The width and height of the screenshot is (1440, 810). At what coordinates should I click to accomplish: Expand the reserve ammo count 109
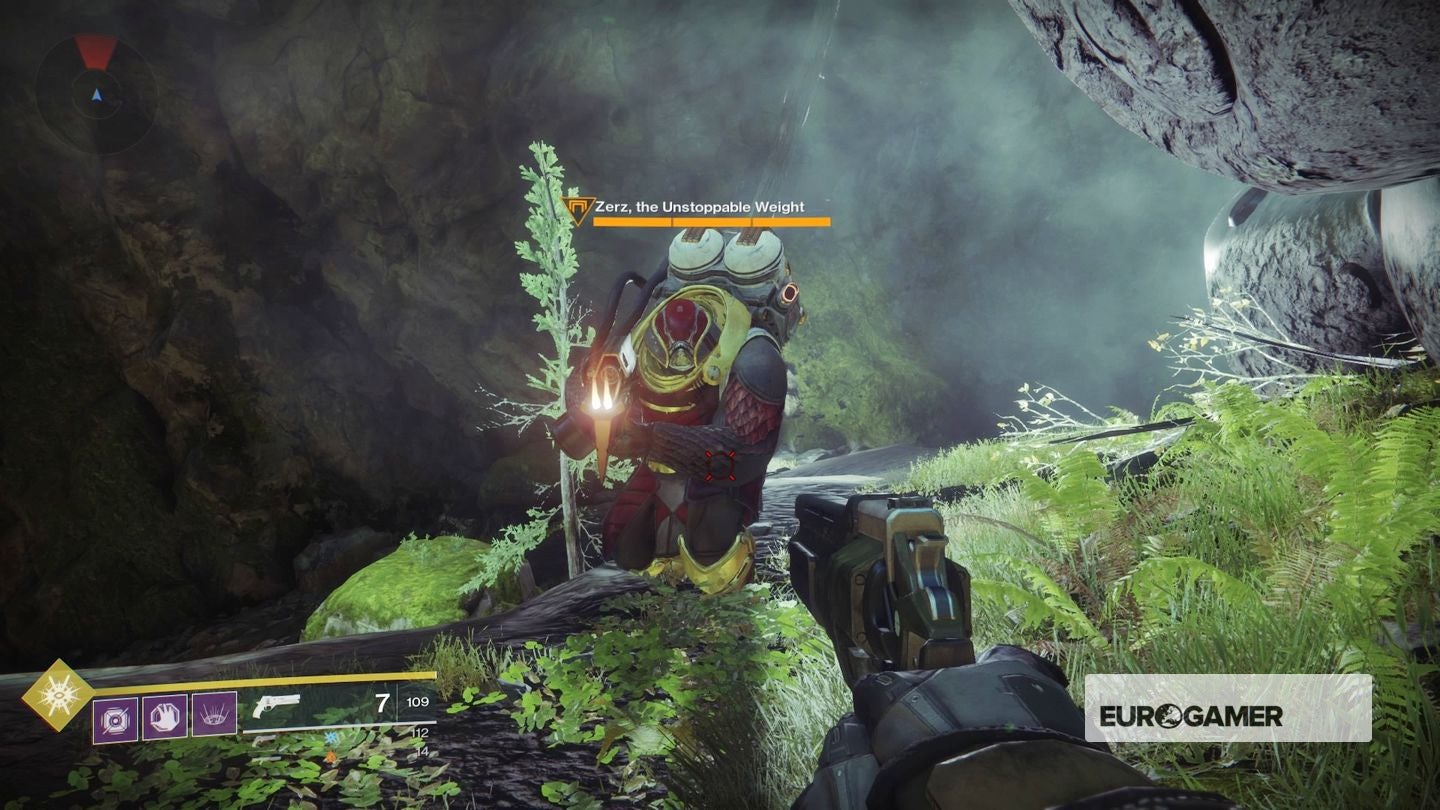coord(418,702)
